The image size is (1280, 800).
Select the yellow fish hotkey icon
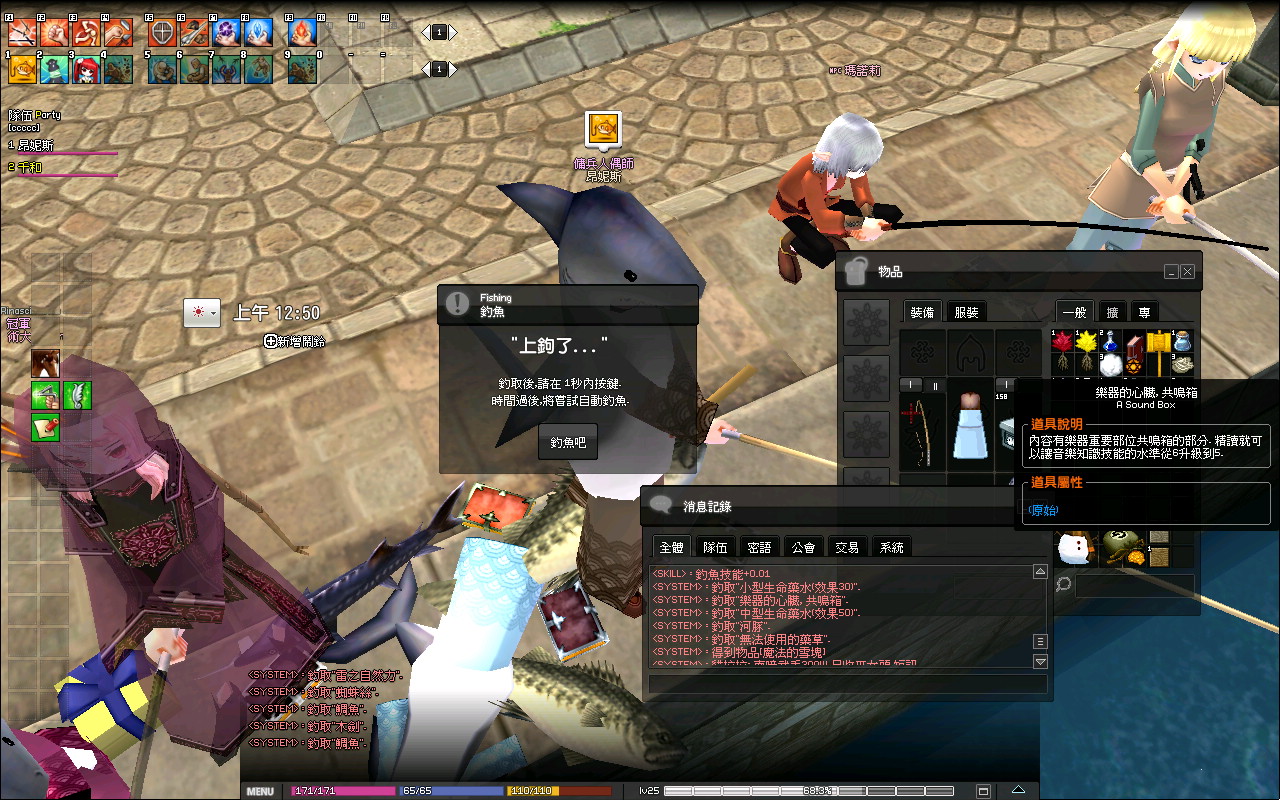point(22,69)
